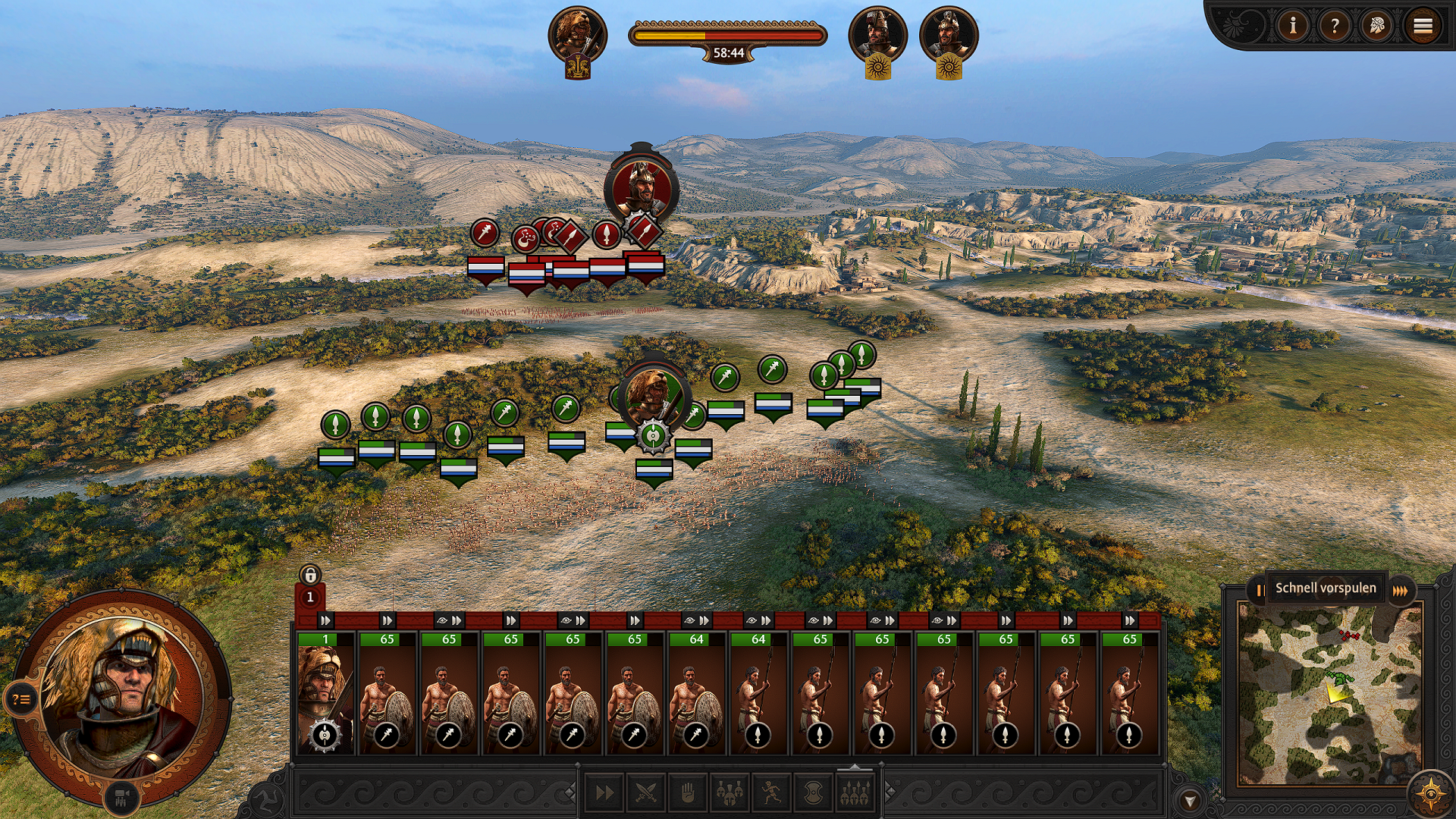The image size is (1456, 819).
Task: Open the bearded head advisor button
Action: (1377, 27)
